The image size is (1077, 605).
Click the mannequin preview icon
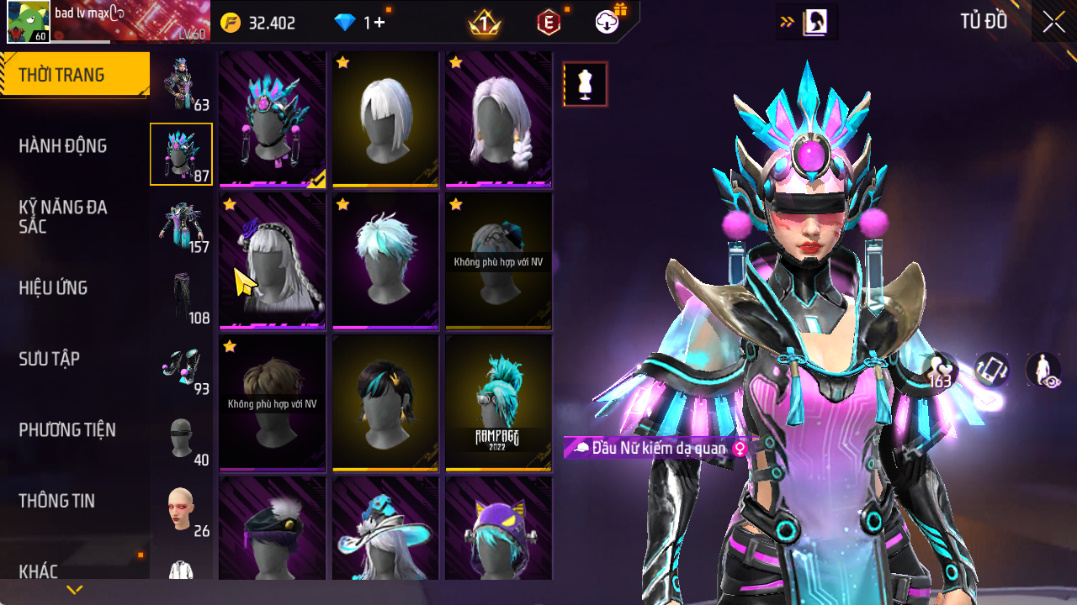pos(585,84)
